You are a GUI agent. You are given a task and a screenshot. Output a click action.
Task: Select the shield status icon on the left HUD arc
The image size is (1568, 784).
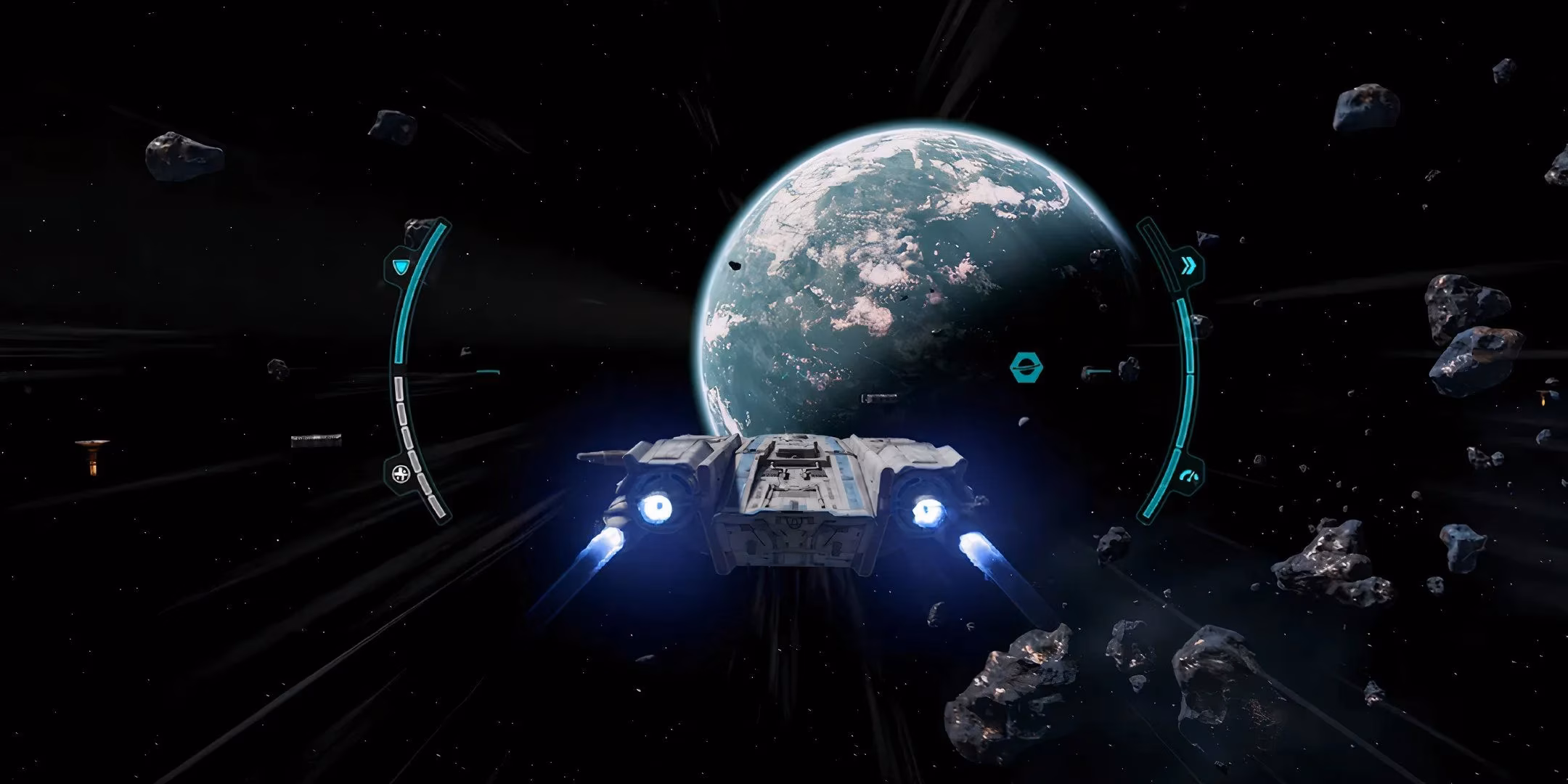(400, 266)
